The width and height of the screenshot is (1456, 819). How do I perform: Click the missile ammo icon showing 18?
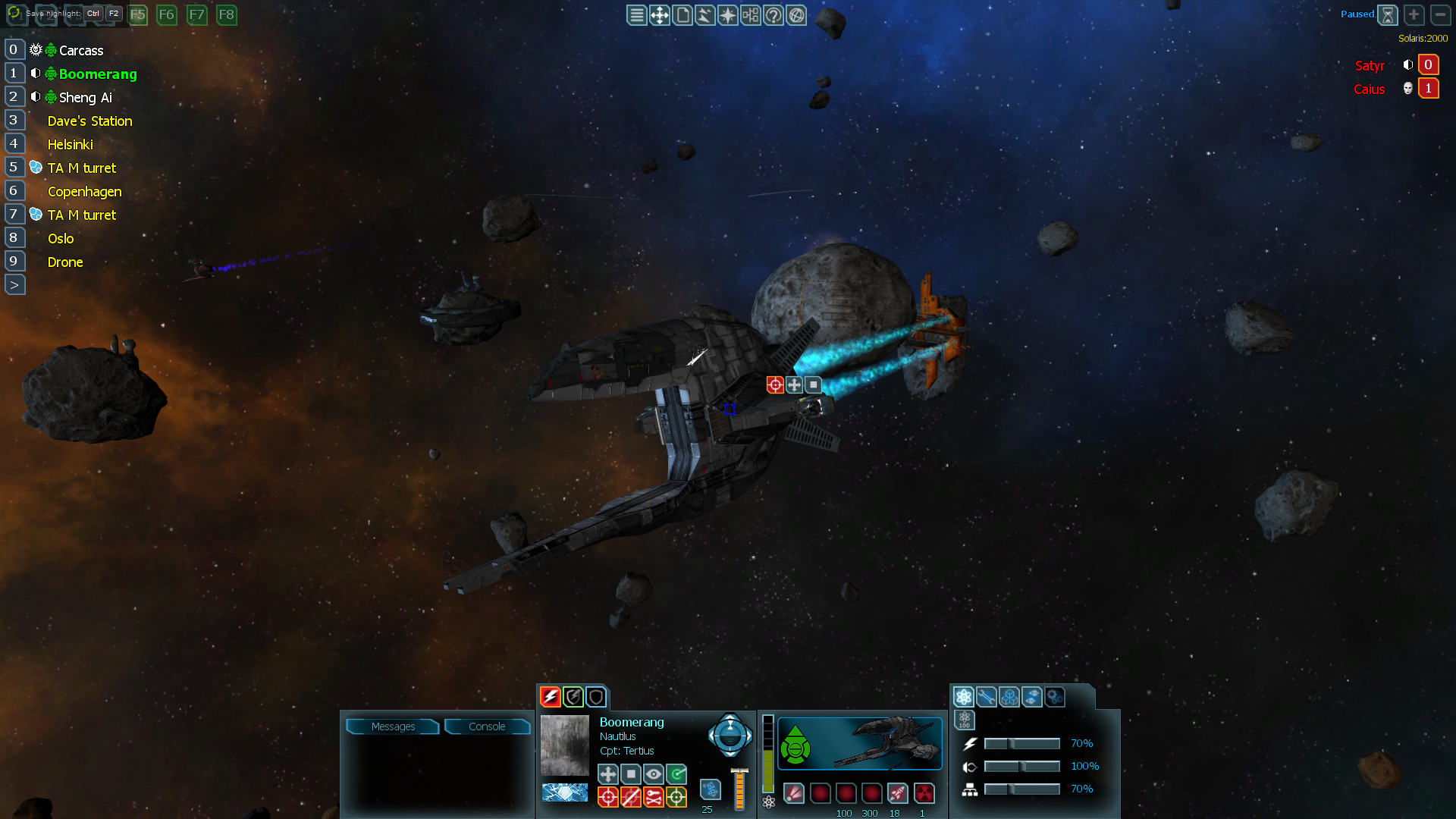tap(897, 793)
